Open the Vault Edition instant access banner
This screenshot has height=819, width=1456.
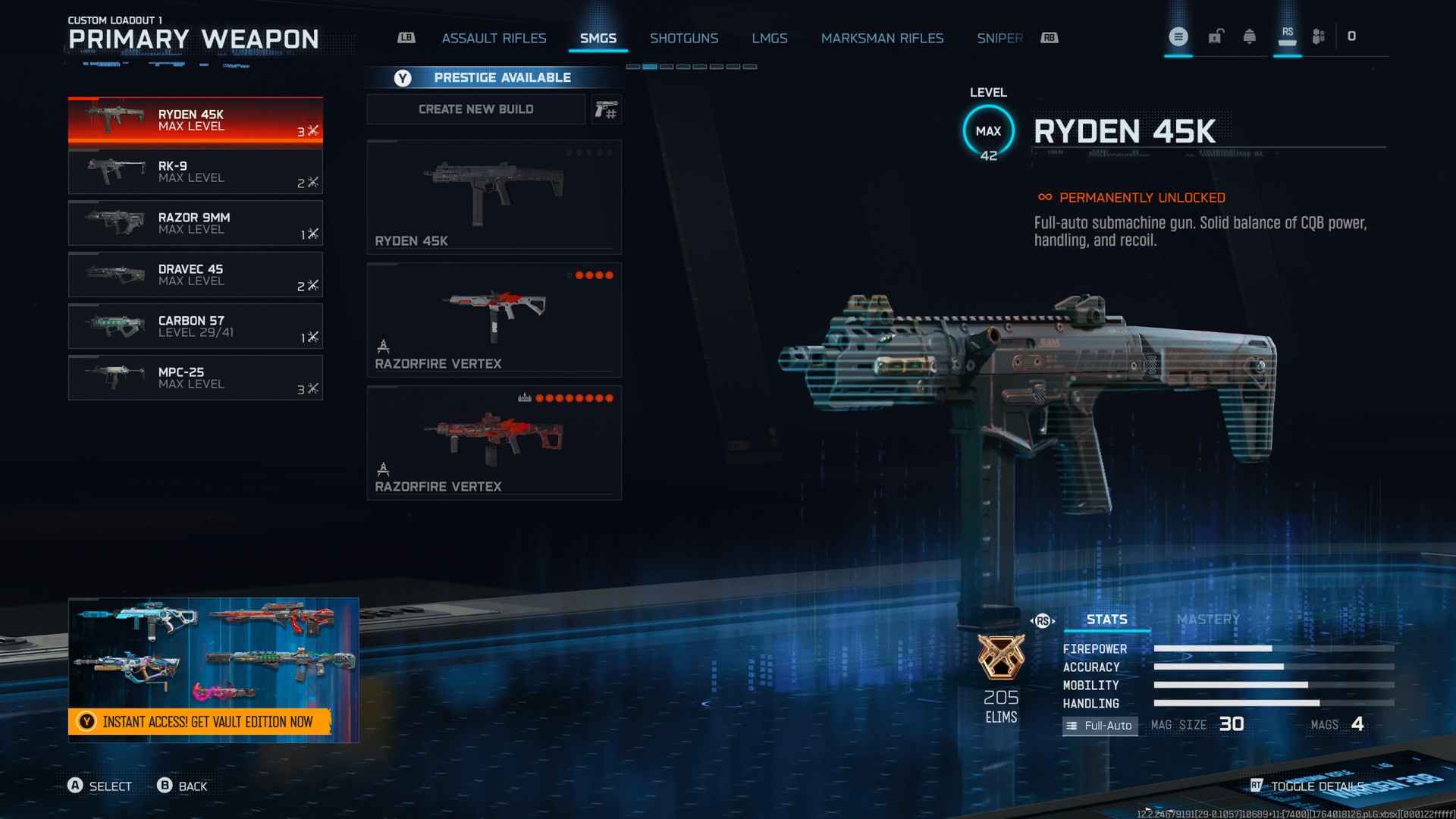pos(201,721)
